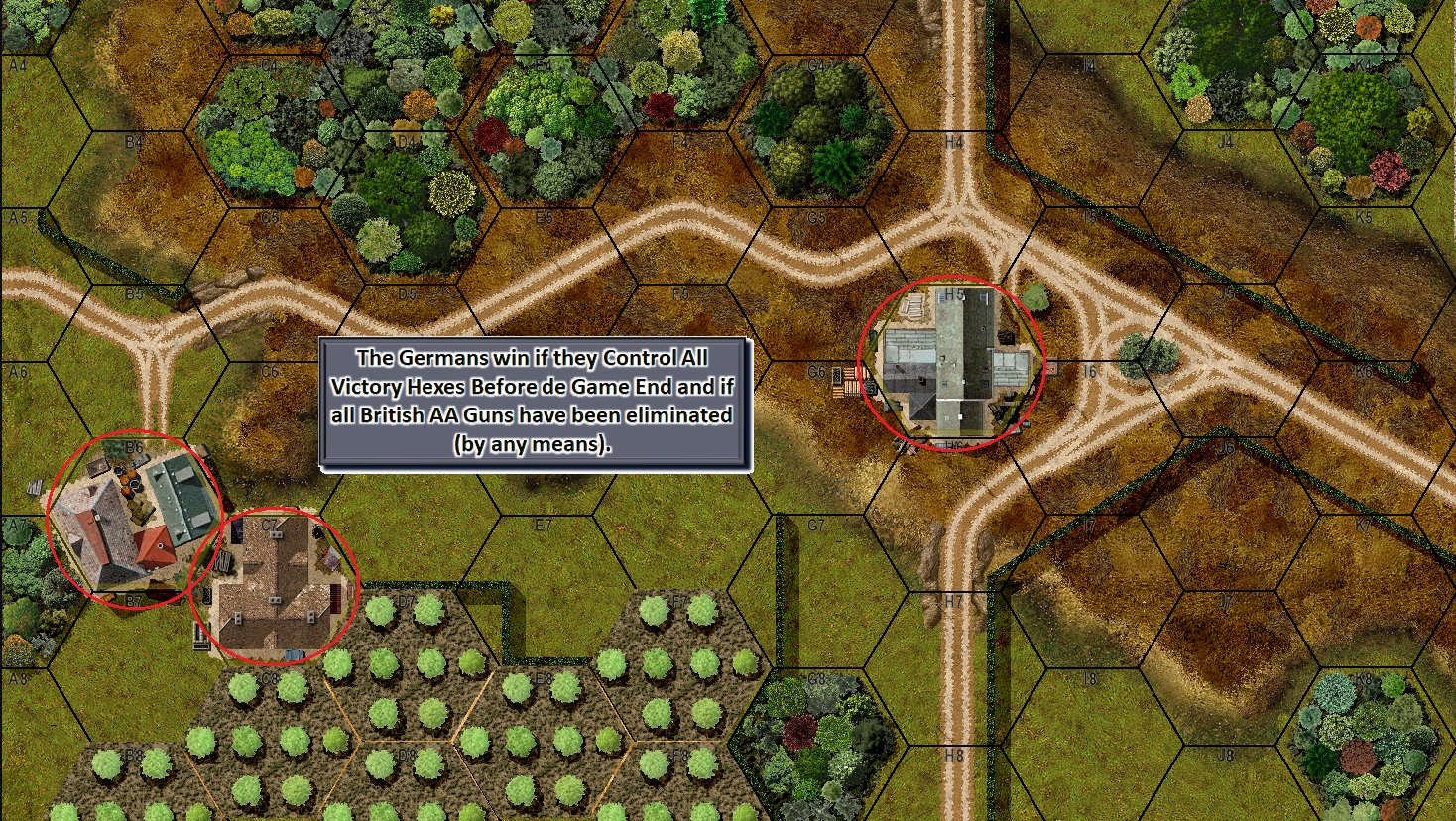Viewport: 1456px width, 821px height.
Task: Select the red-circled victory hex H5
Action: (x=951, y=364)
